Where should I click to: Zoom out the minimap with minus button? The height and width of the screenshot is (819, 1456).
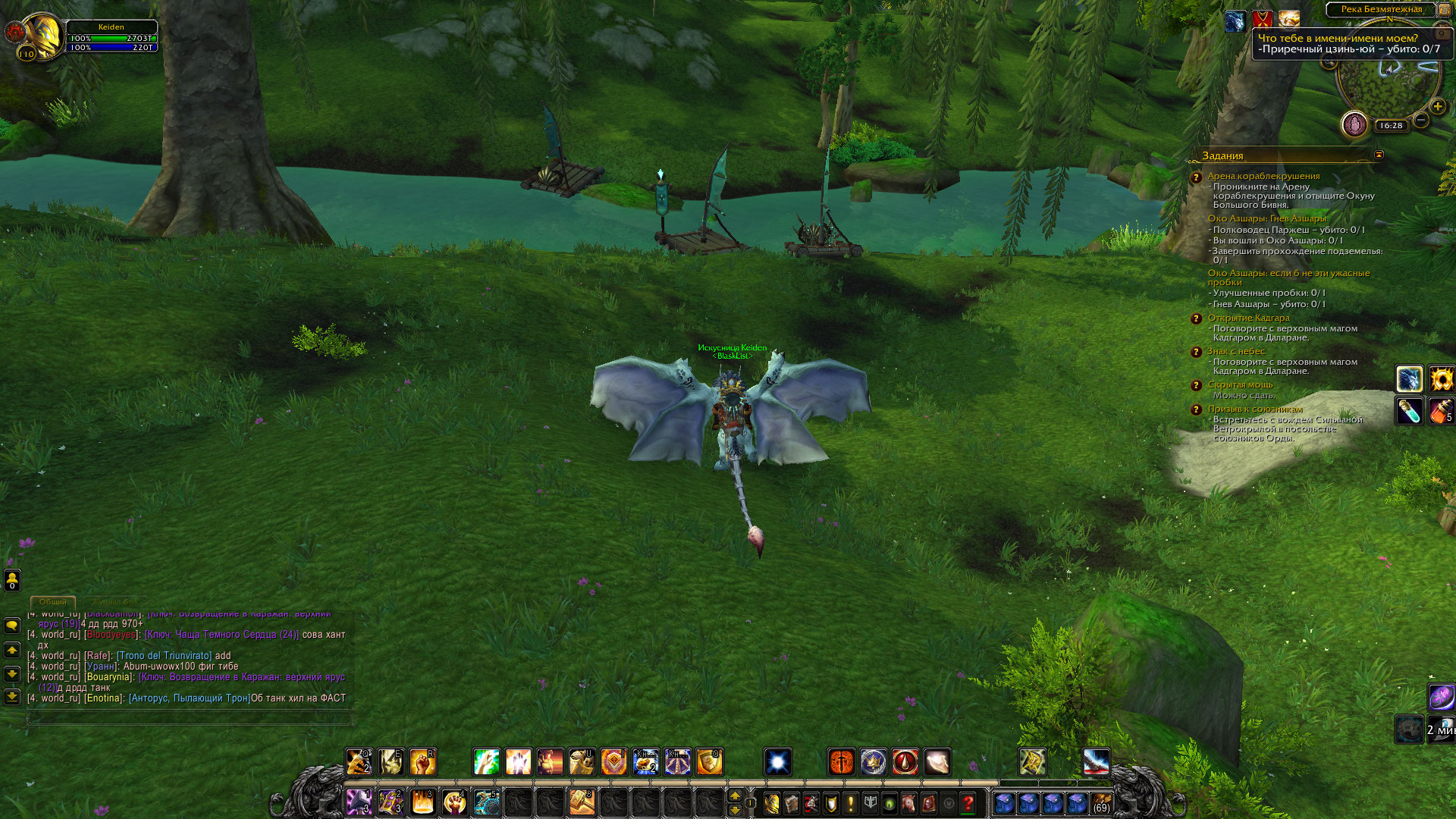point(1422,120)
